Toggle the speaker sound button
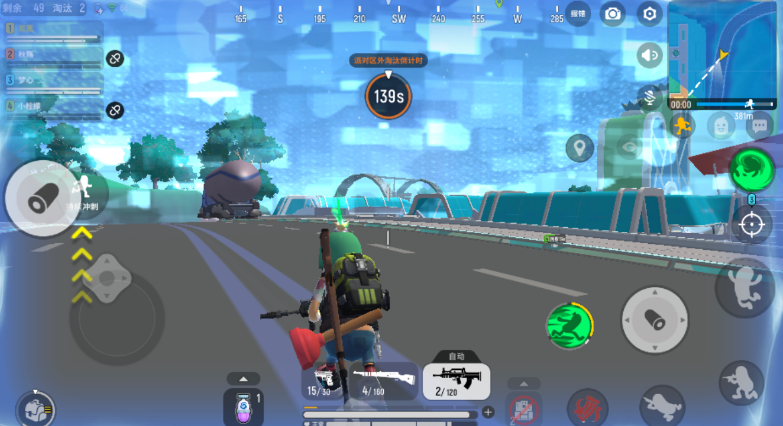This screenshot has width=783, height=426. pyautogui.click(x=651, y=55)
